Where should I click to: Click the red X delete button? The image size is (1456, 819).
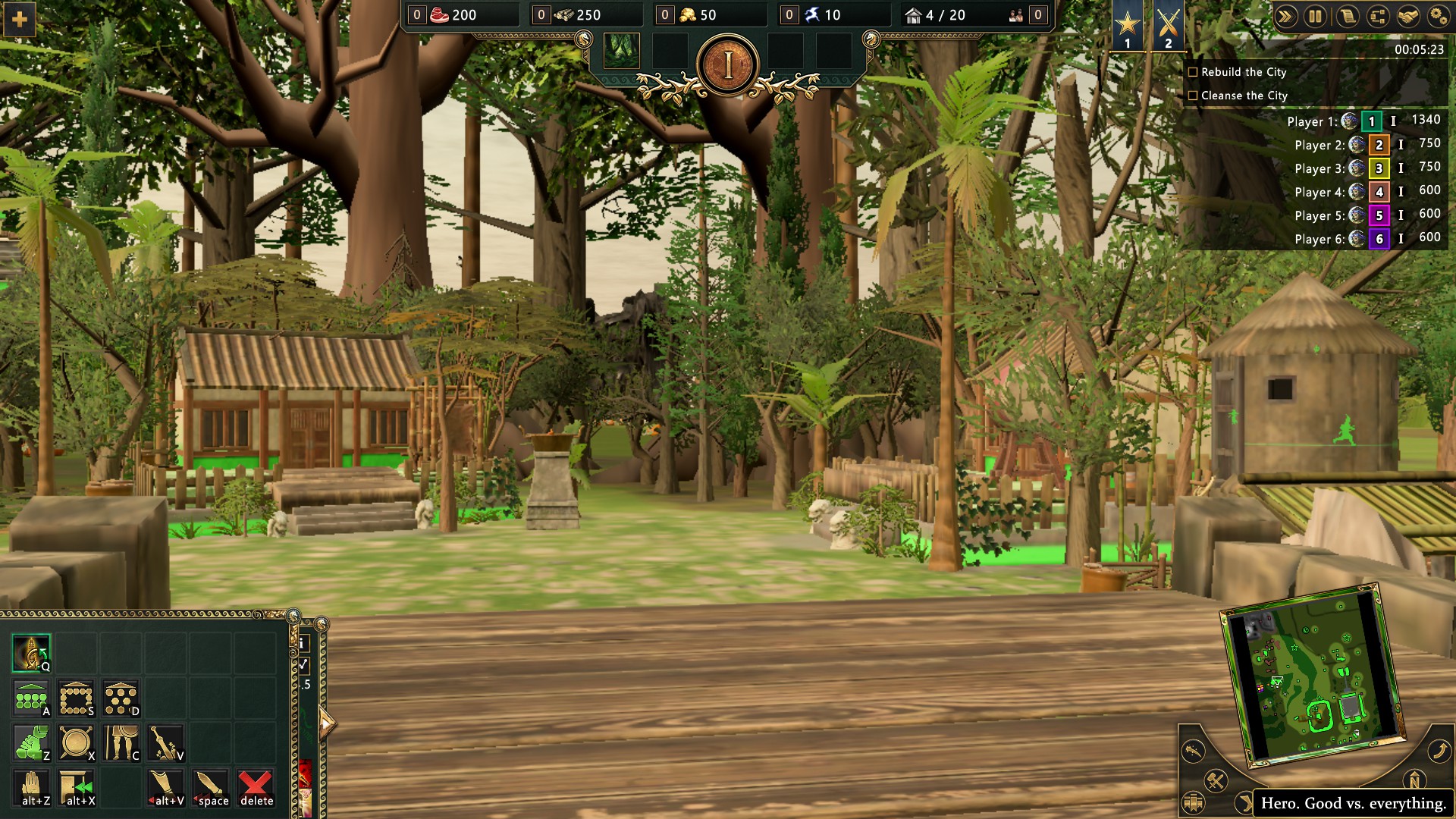point(256,787)
